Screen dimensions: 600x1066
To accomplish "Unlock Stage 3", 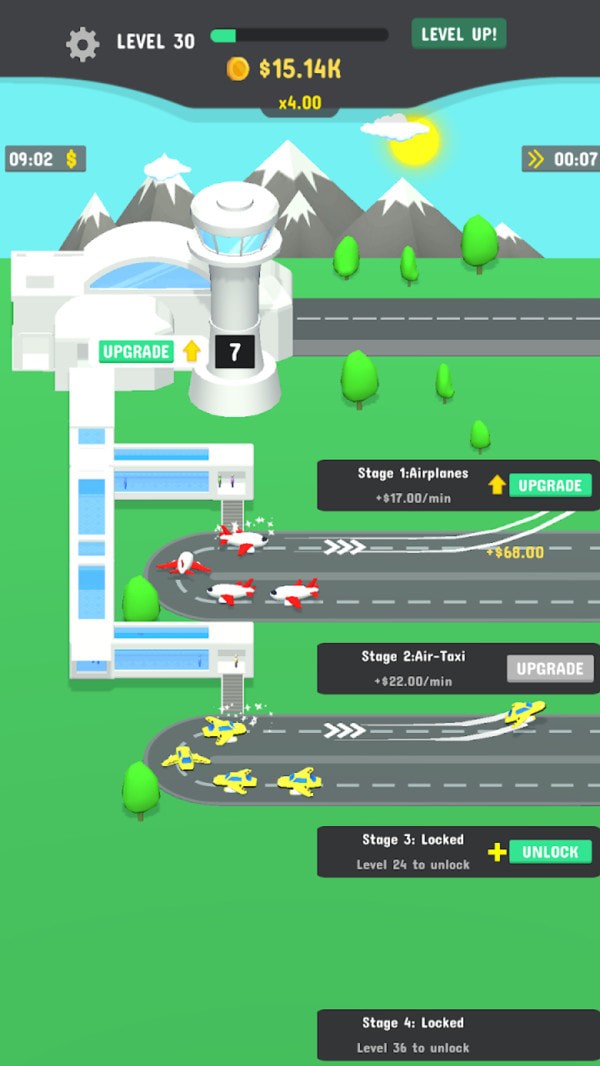I will pos(550,852).
